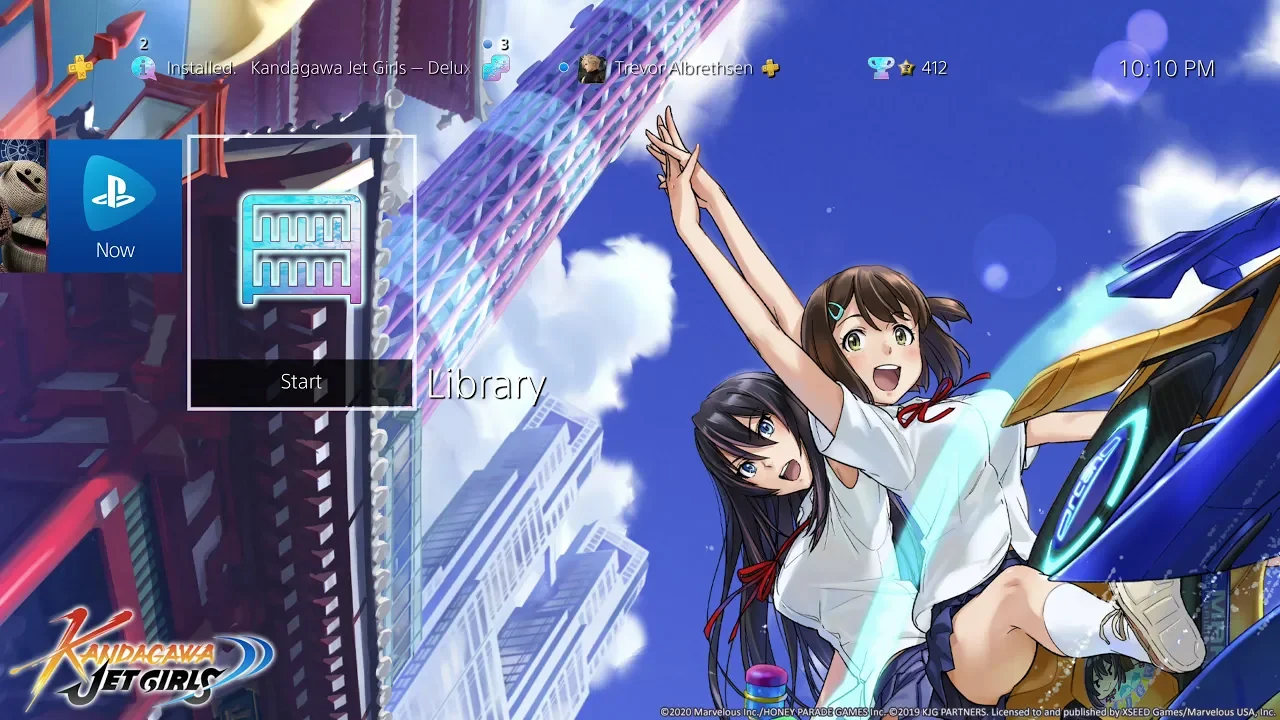Image resolution: width=1280 pixels, height=720 pixels.
Task: Select the Sackboy game tile
Action: coord(20,206)
